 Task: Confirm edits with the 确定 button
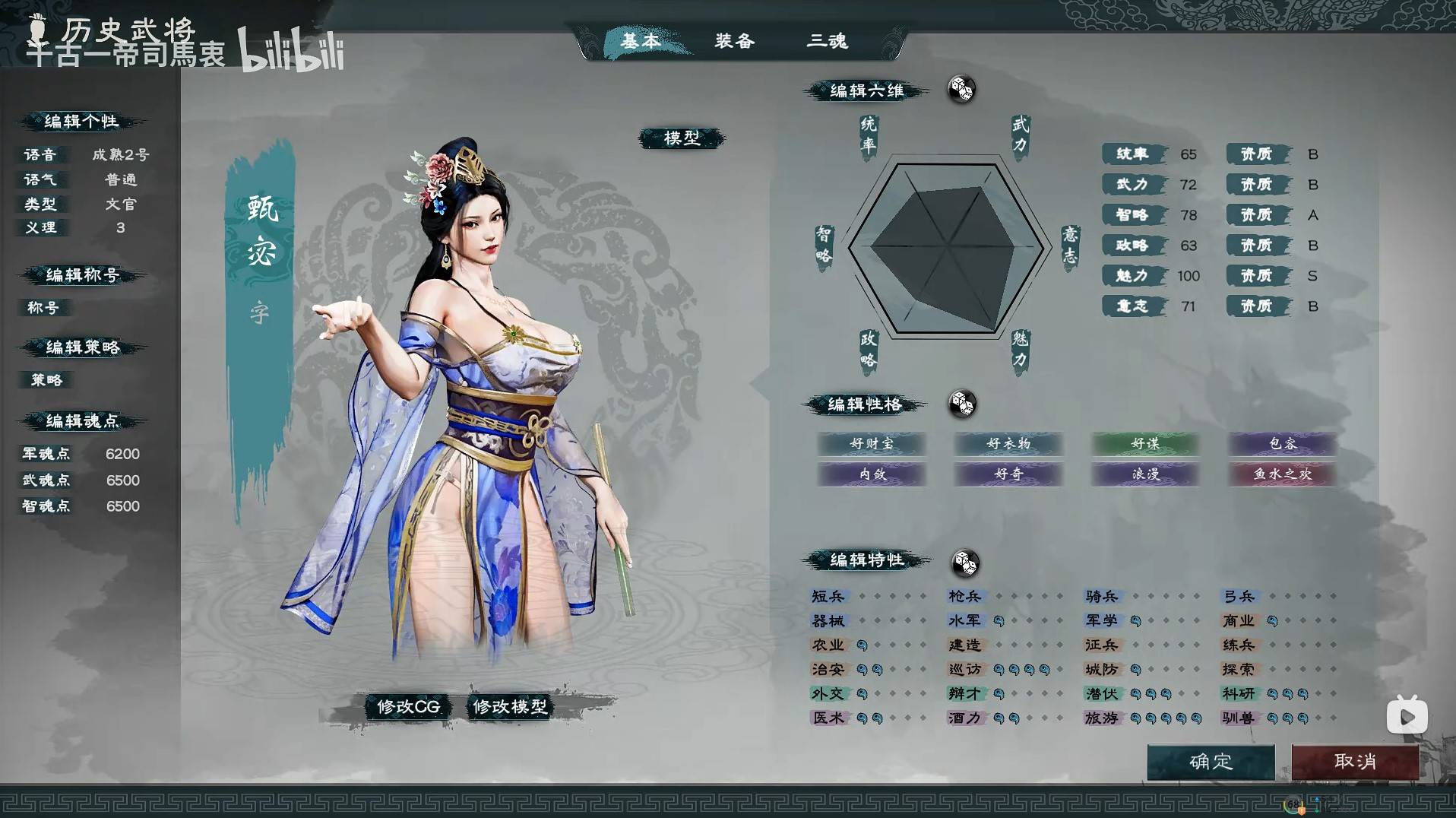point(1211,762)
